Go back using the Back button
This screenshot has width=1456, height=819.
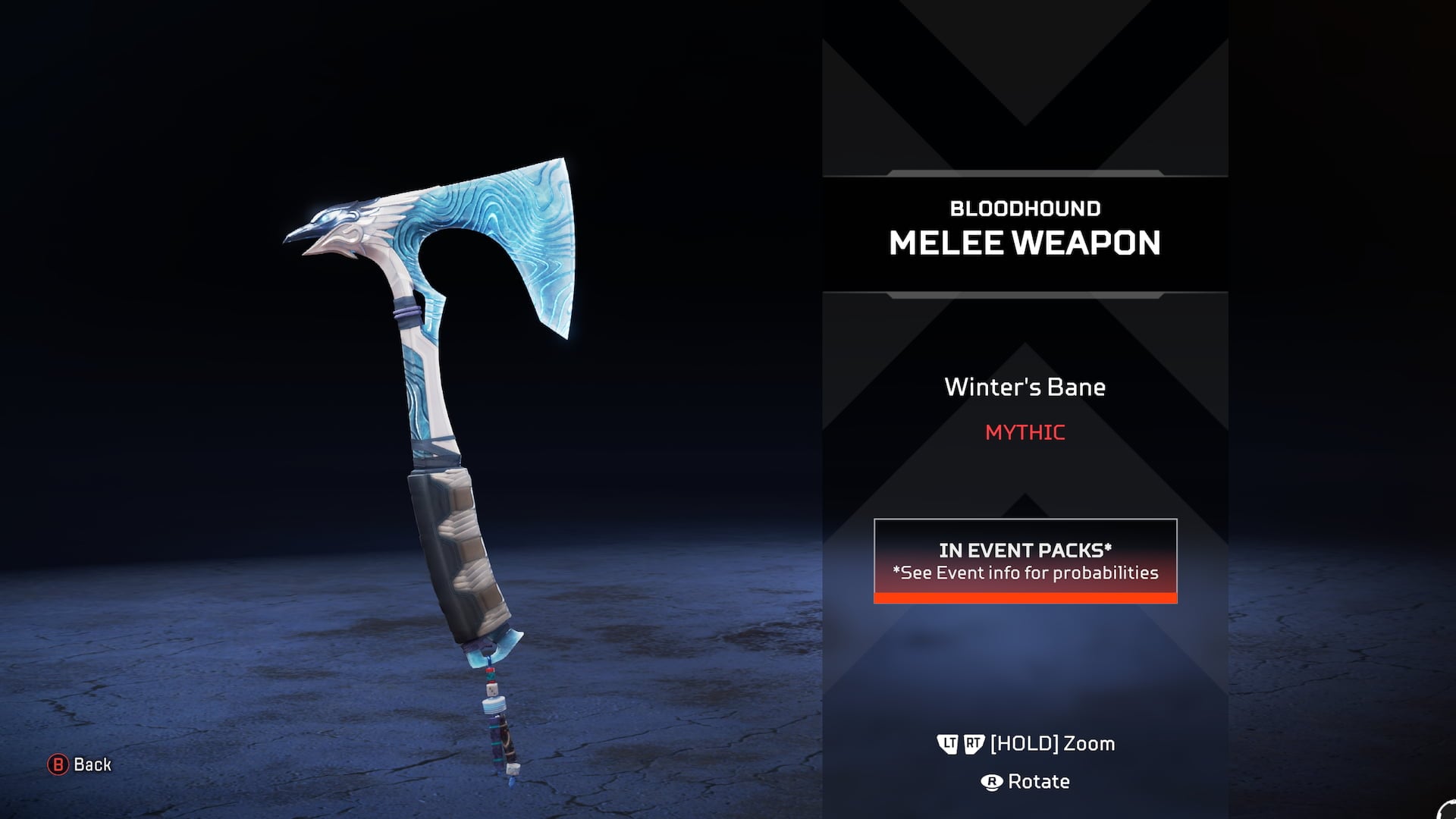(80, 764)
